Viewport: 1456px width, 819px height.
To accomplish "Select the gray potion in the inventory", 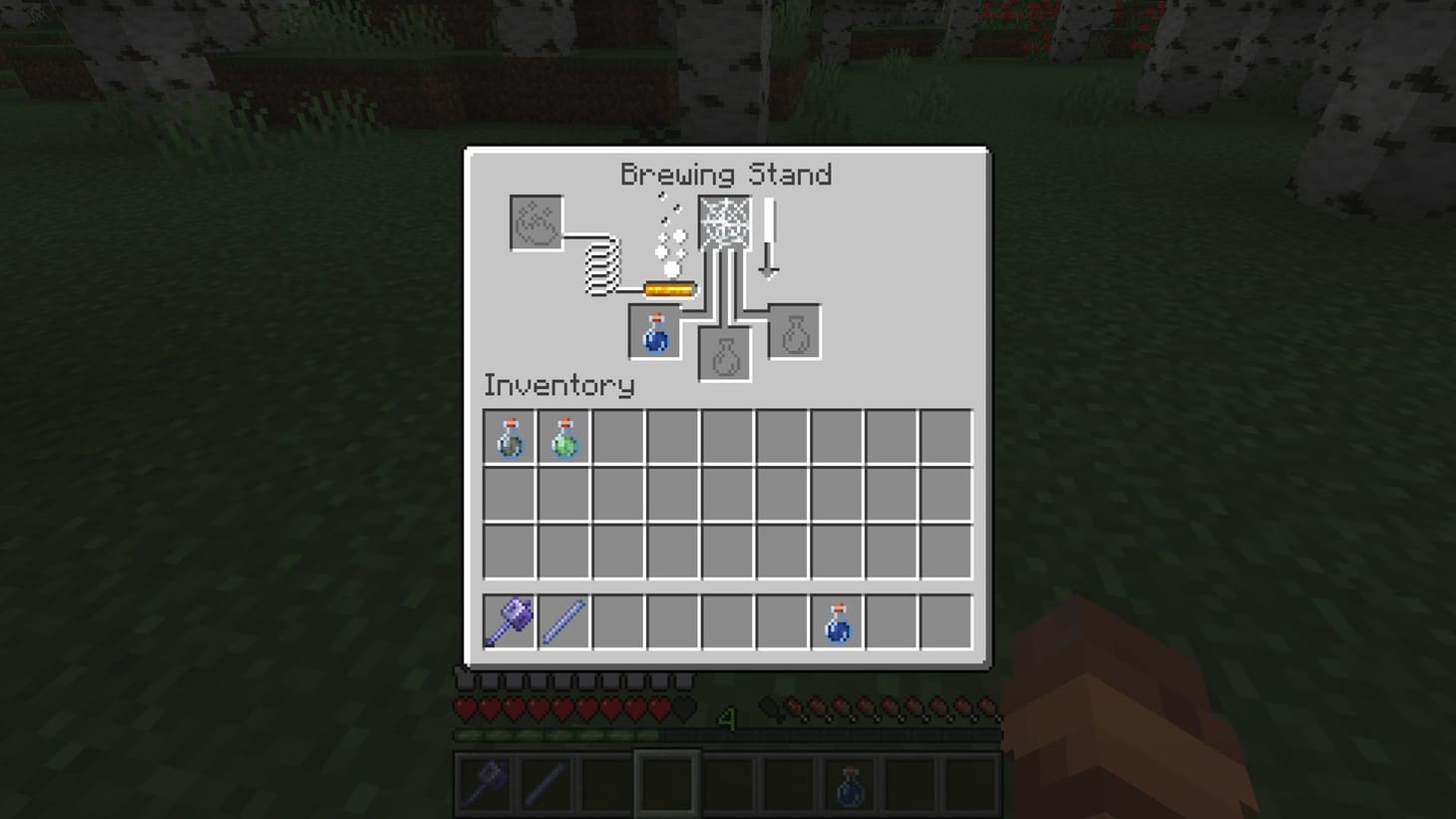I will coord(509,436).
